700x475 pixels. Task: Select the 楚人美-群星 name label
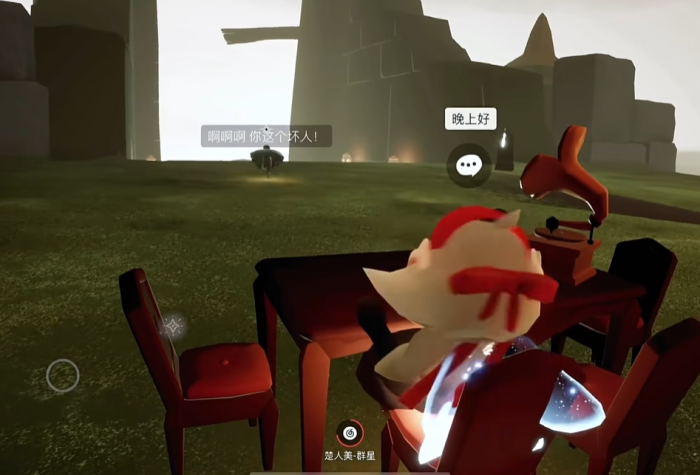pyautogui.click(x=350, y=456)
